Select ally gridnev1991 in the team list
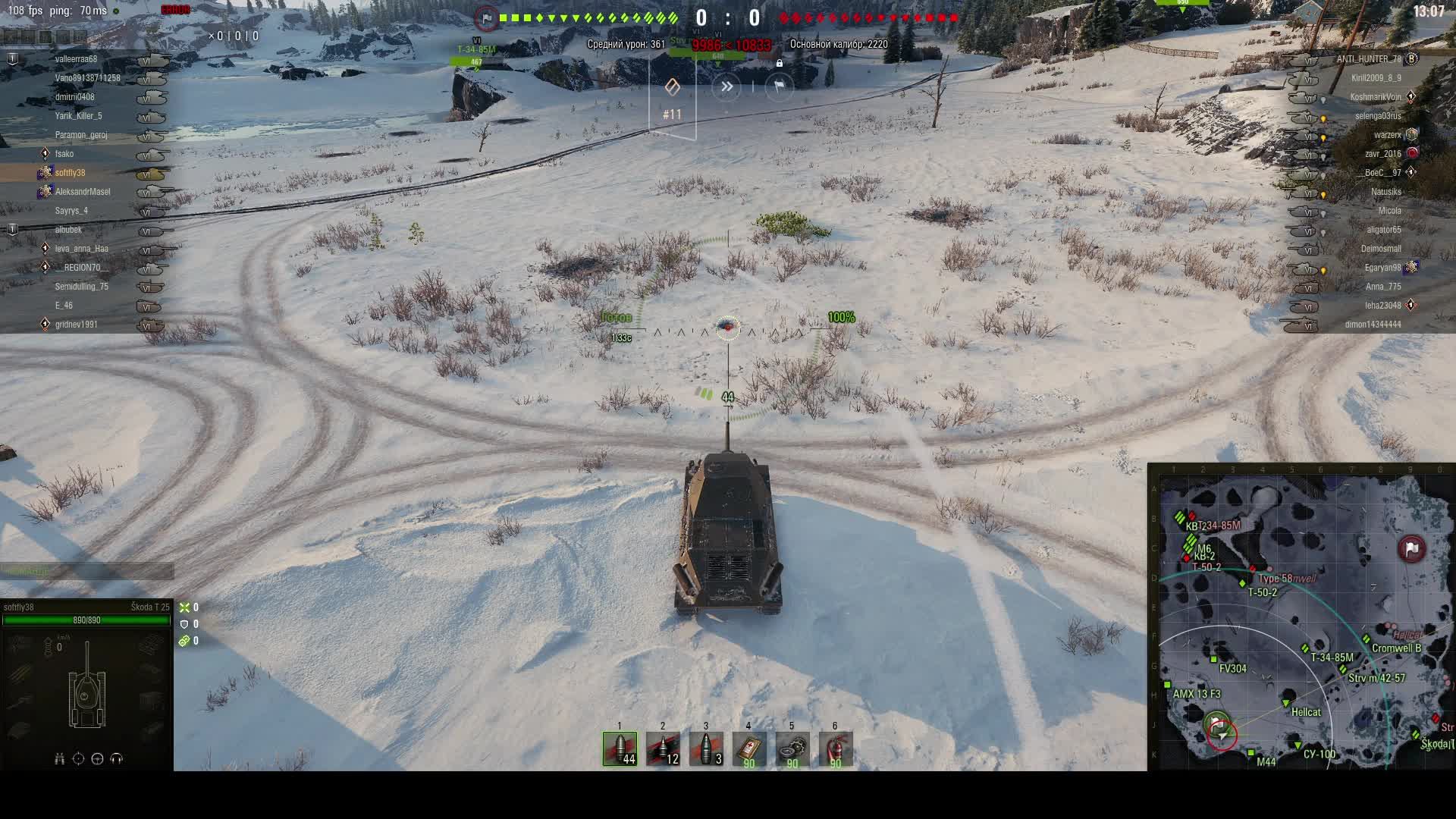The image size is (1456, 819). coord(76,325)
